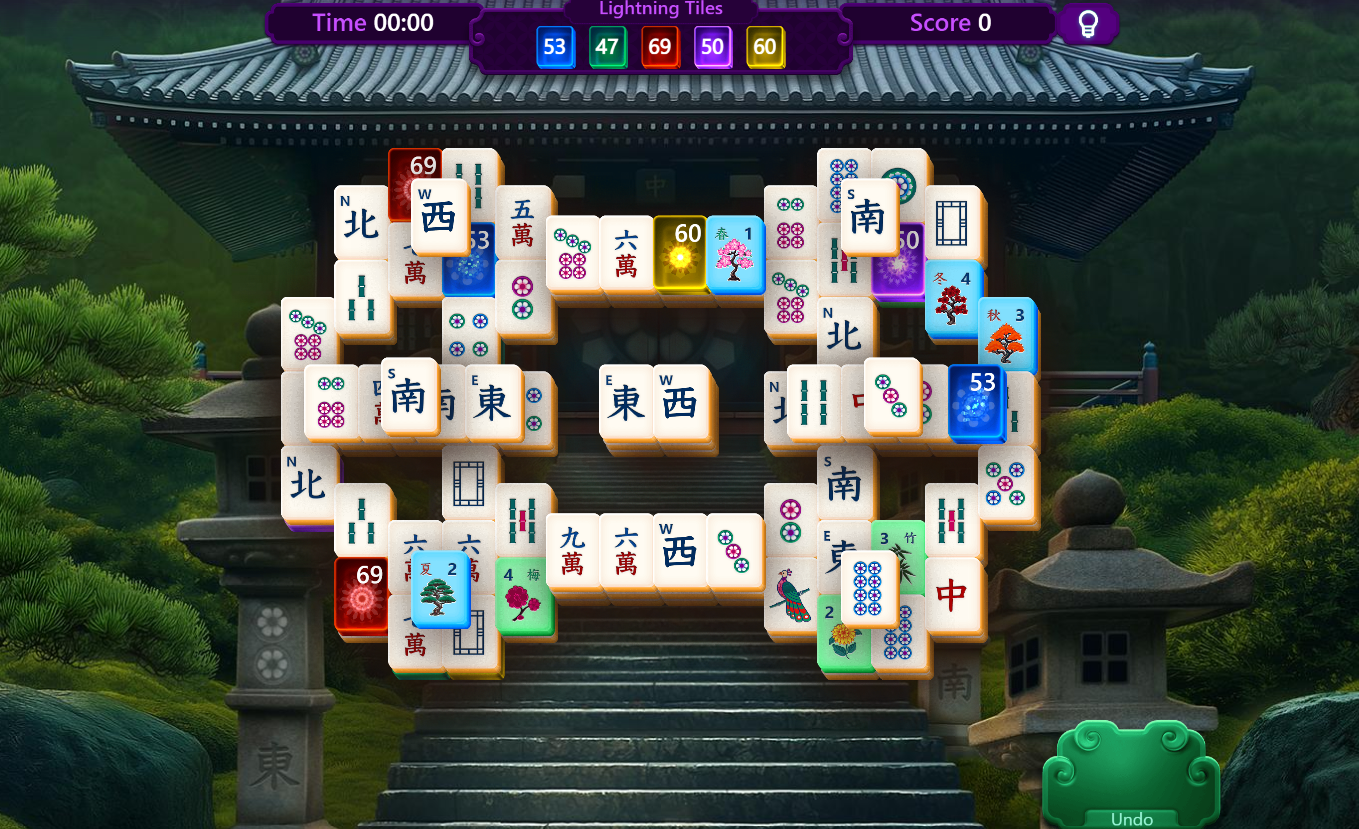Click the 47 tile in Lightning Tiles panel
The image size is (1359, 829).
tap(608, 46)
